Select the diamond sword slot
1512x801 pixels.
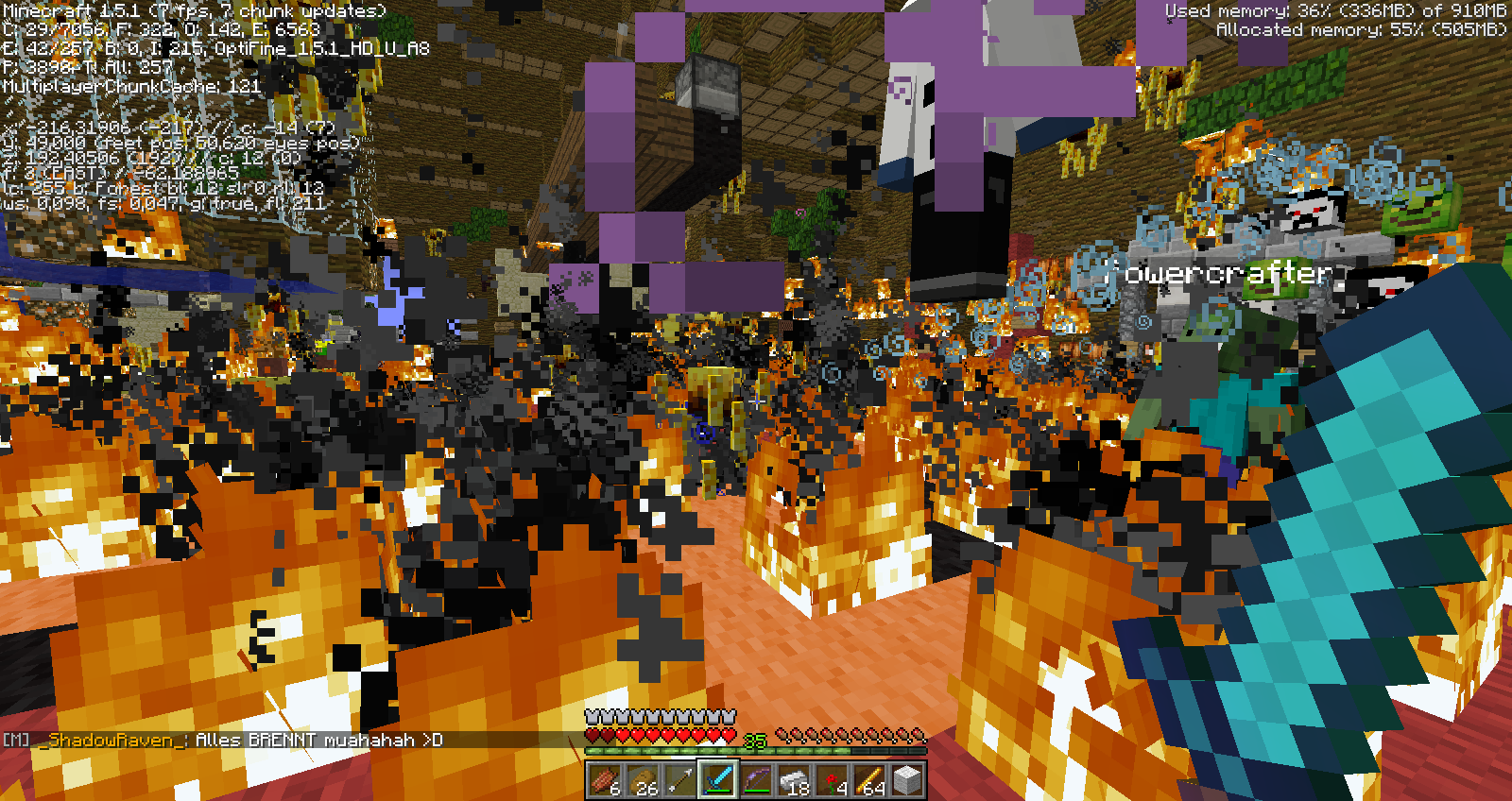click(717, 780)
